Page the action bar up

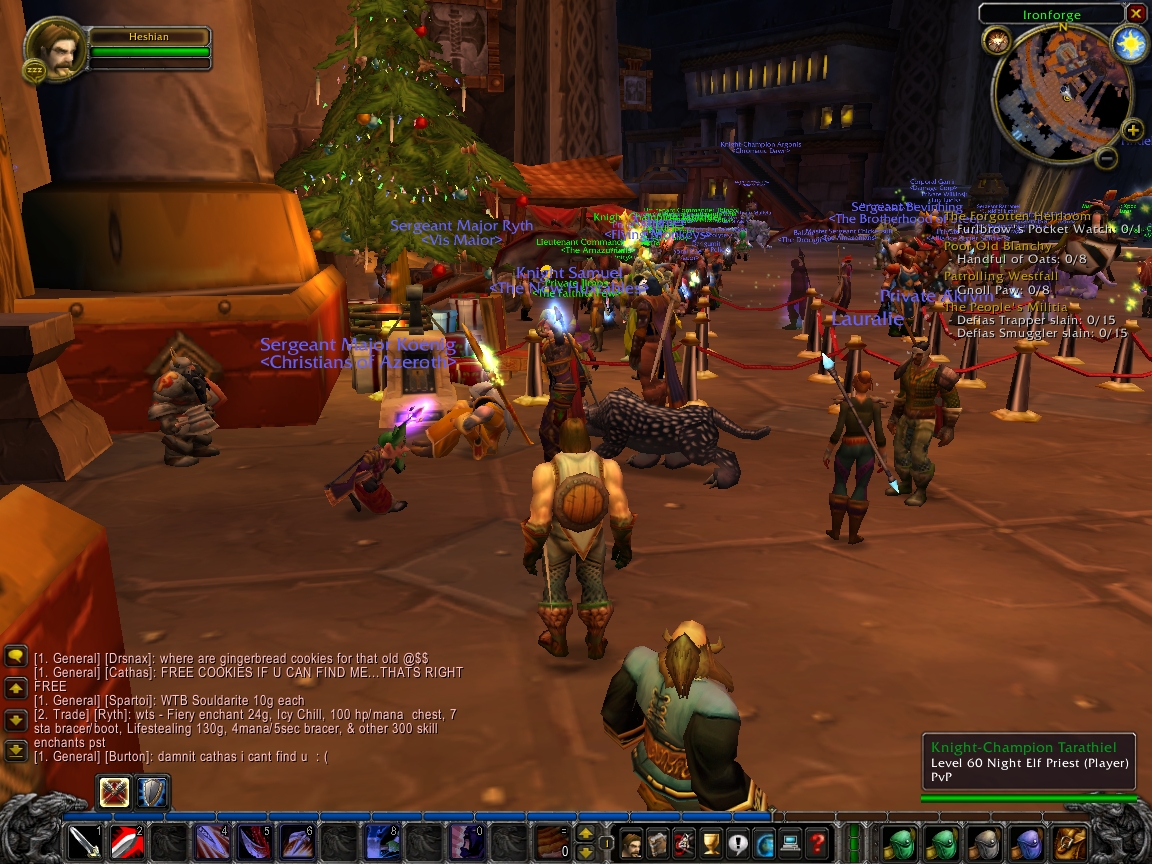[586, 832]
